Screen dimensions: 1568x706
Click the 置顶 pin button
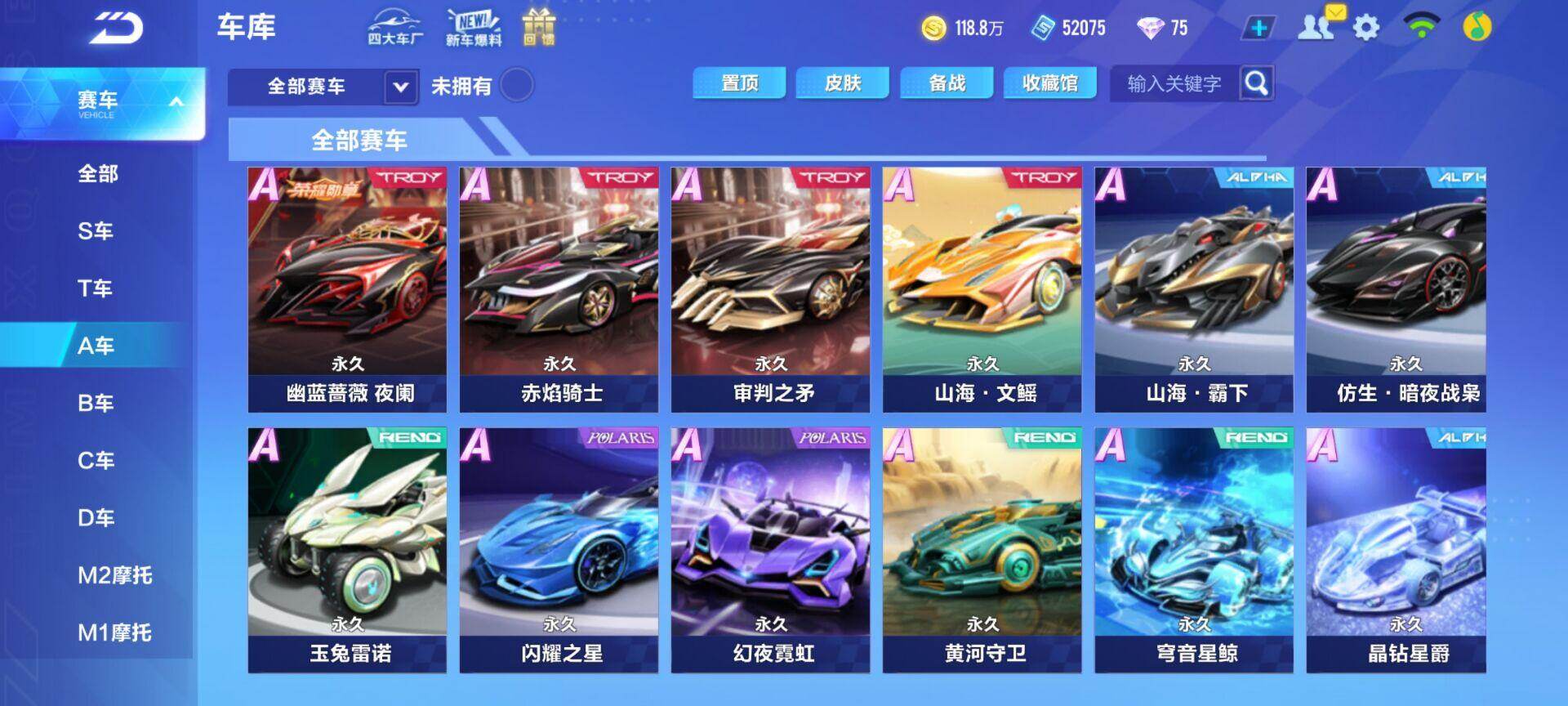pyautogui.click(x=739, y=83)
